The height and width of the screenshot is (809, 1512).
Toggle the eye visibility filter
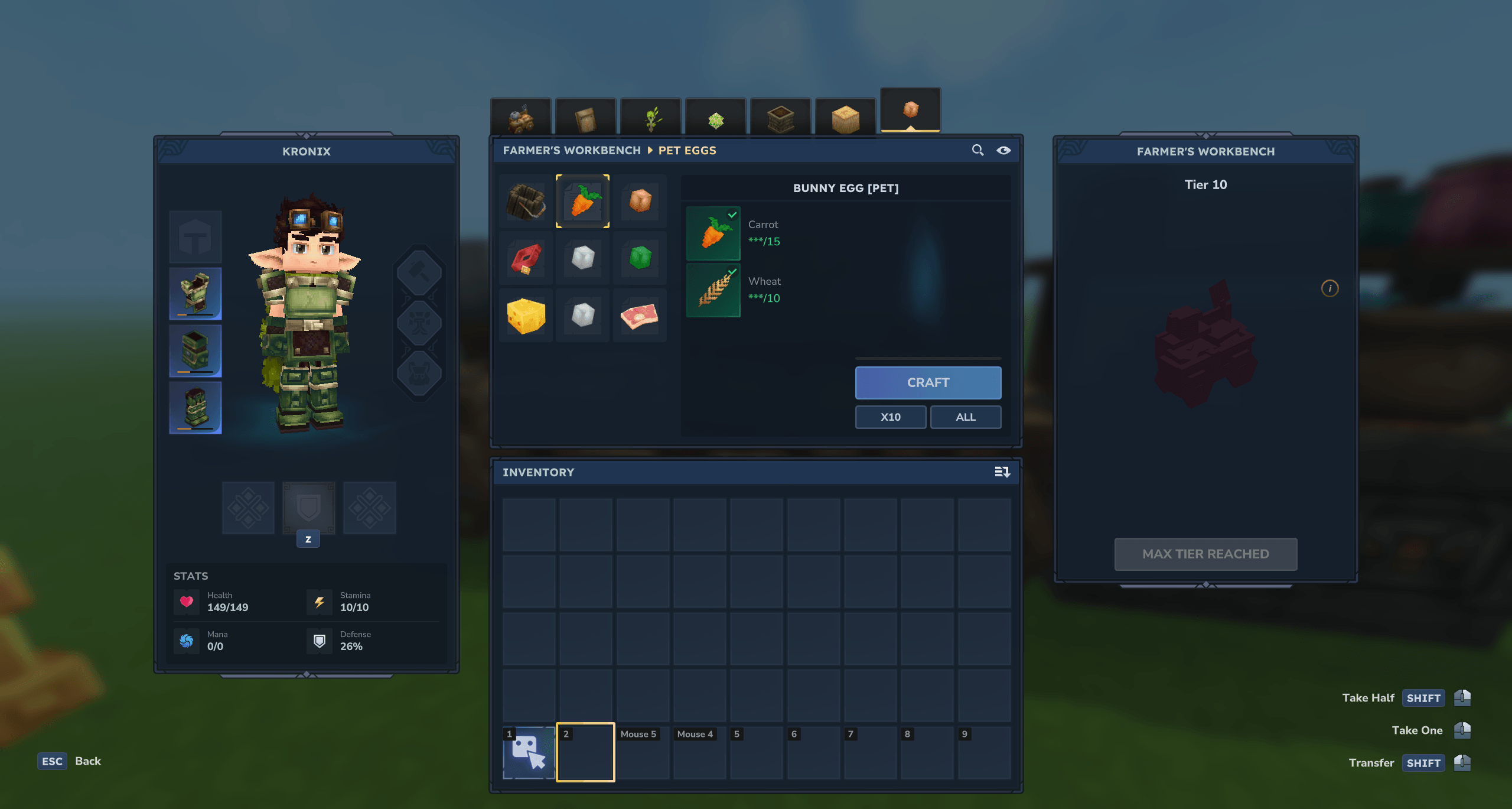1003,150
